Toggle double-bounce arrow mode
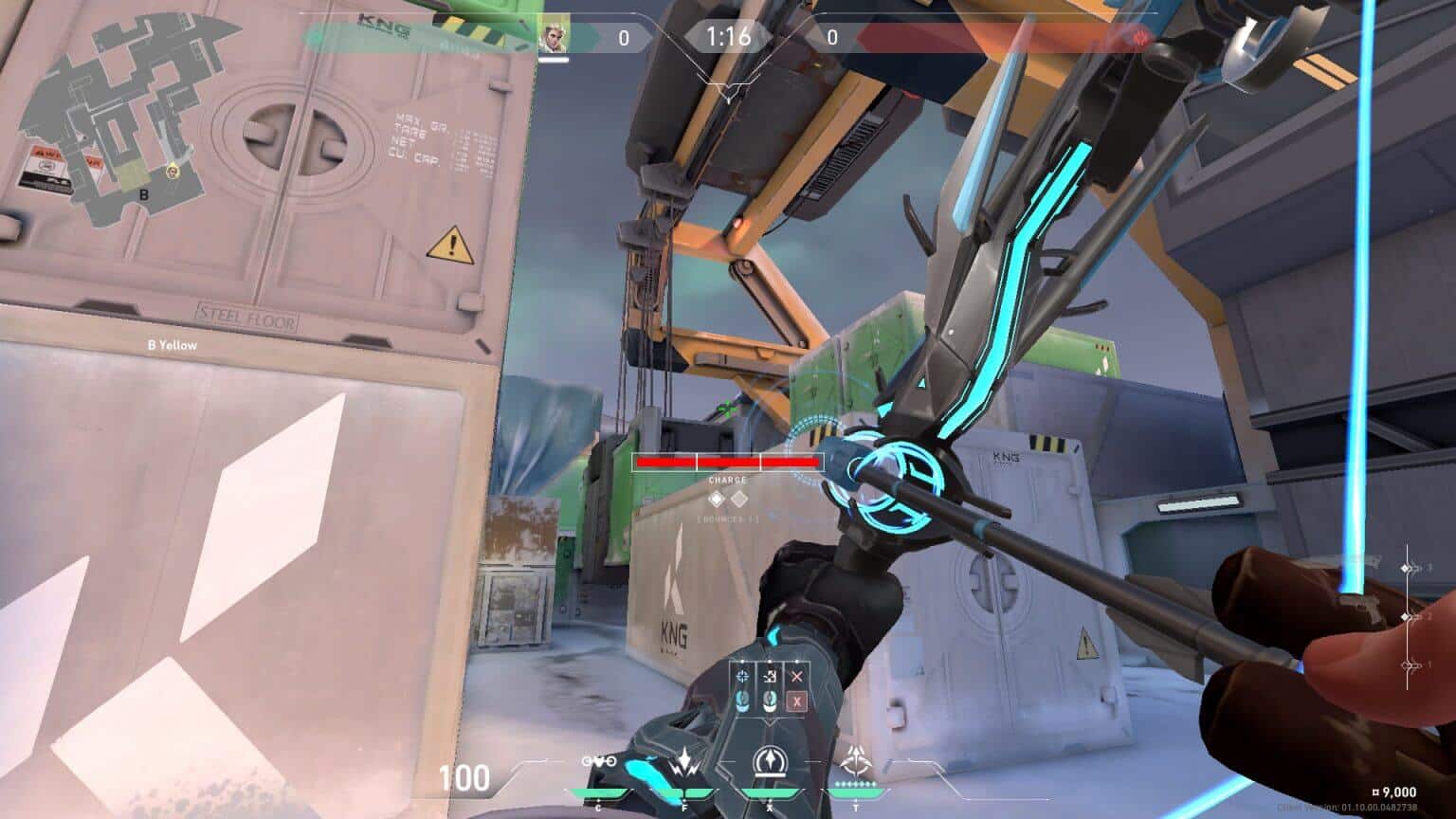The height and width of the screenshot is (819, 1456). [771, 702]
